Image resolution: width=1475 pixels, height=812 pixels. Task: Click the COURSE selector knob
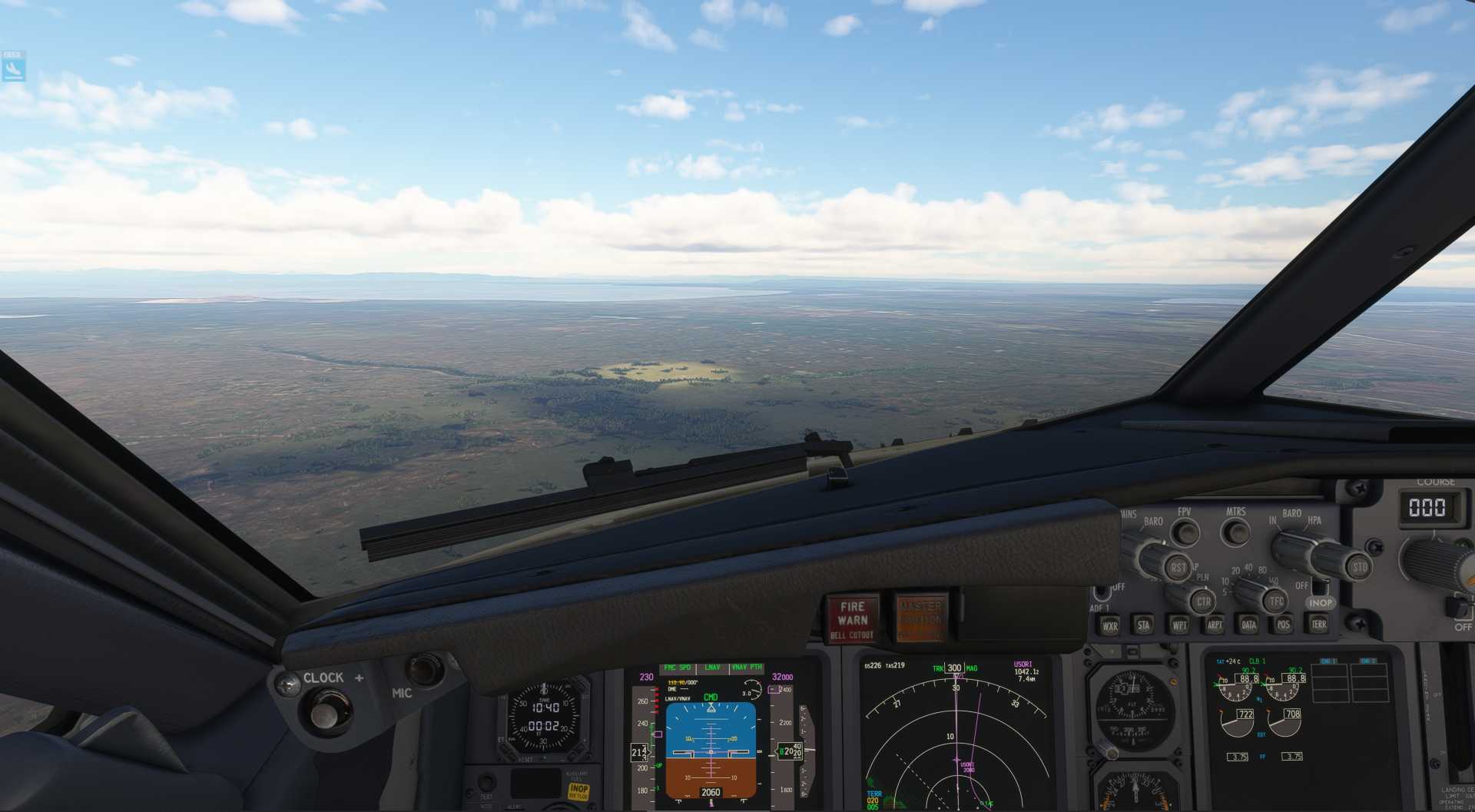pyautogui.click(x=1435, y=562)
